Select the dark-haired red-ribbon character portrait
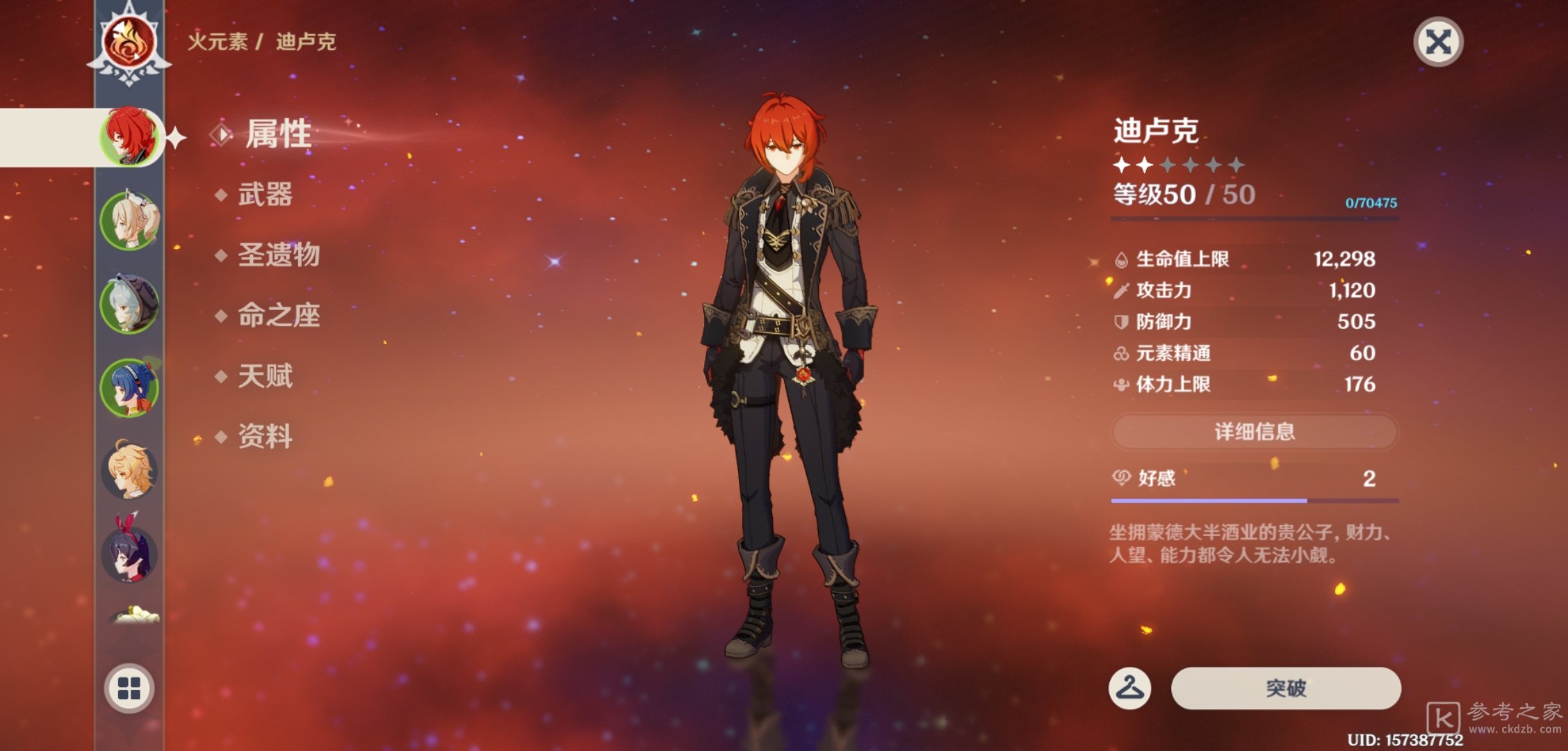This screenshot has width=1568, height=751. click(x=129, y=554)
